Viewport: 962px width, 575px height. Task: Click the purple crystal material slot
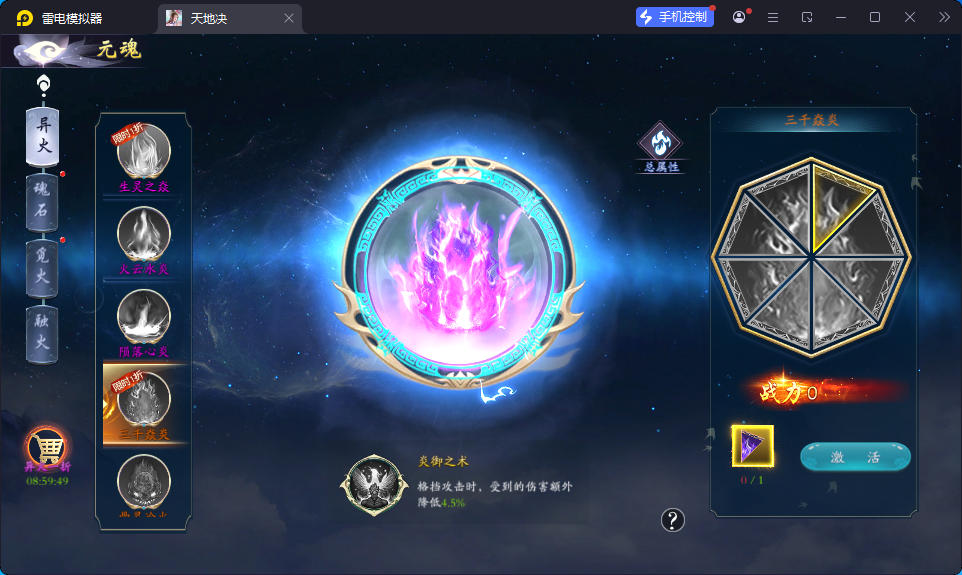(752, 446)
